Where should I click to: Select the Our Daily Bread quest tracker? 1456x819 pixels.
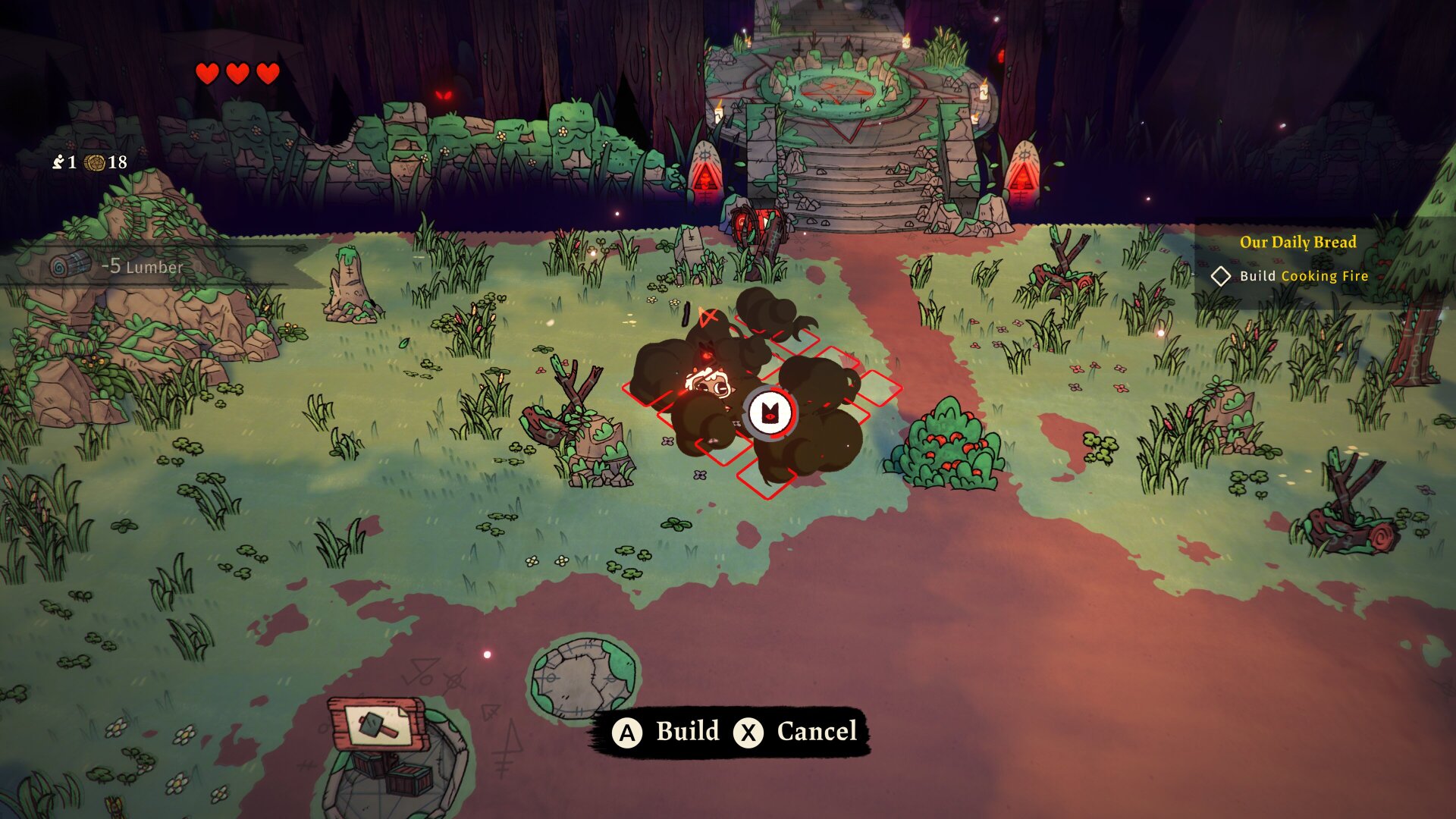point(1298,243)
